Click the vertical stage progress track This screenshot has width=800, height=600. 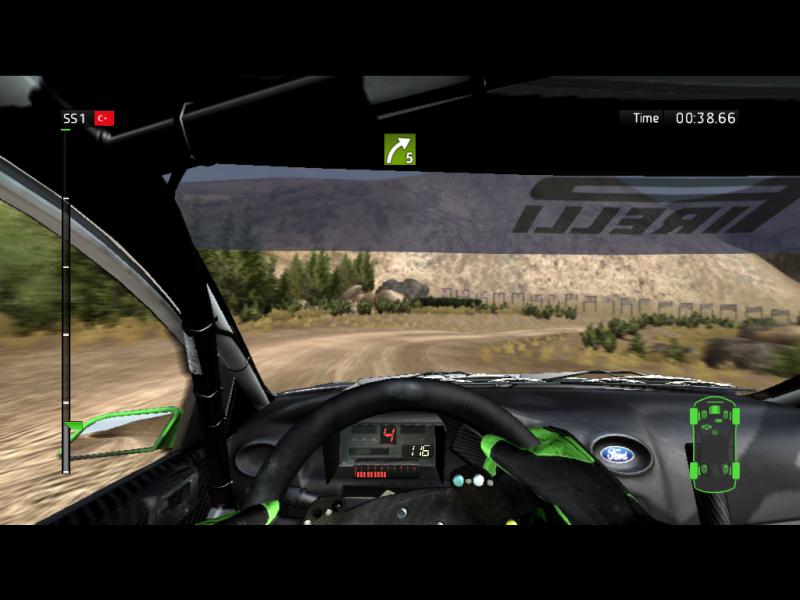(x=66, y=290)
